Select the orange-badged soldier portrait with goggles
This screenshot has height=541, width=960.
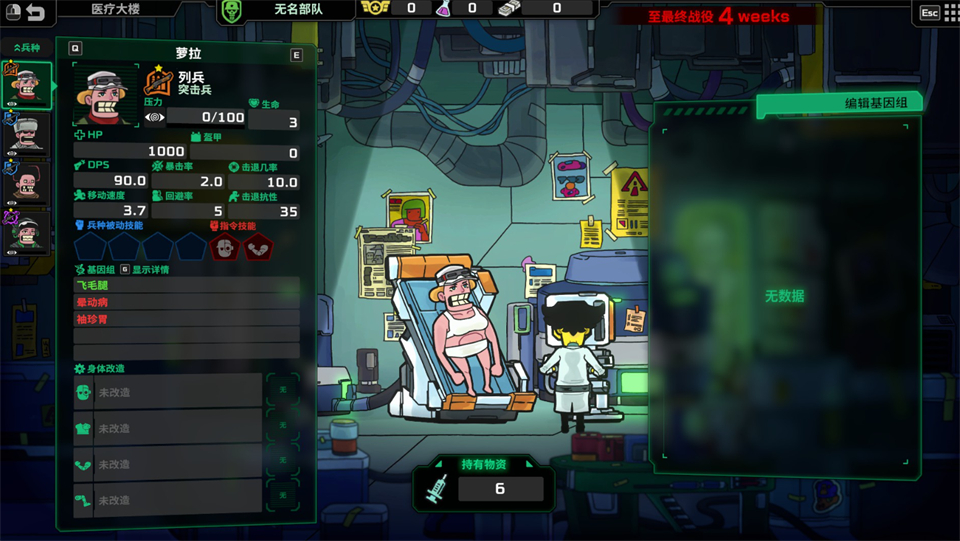(x=28, y=85)
